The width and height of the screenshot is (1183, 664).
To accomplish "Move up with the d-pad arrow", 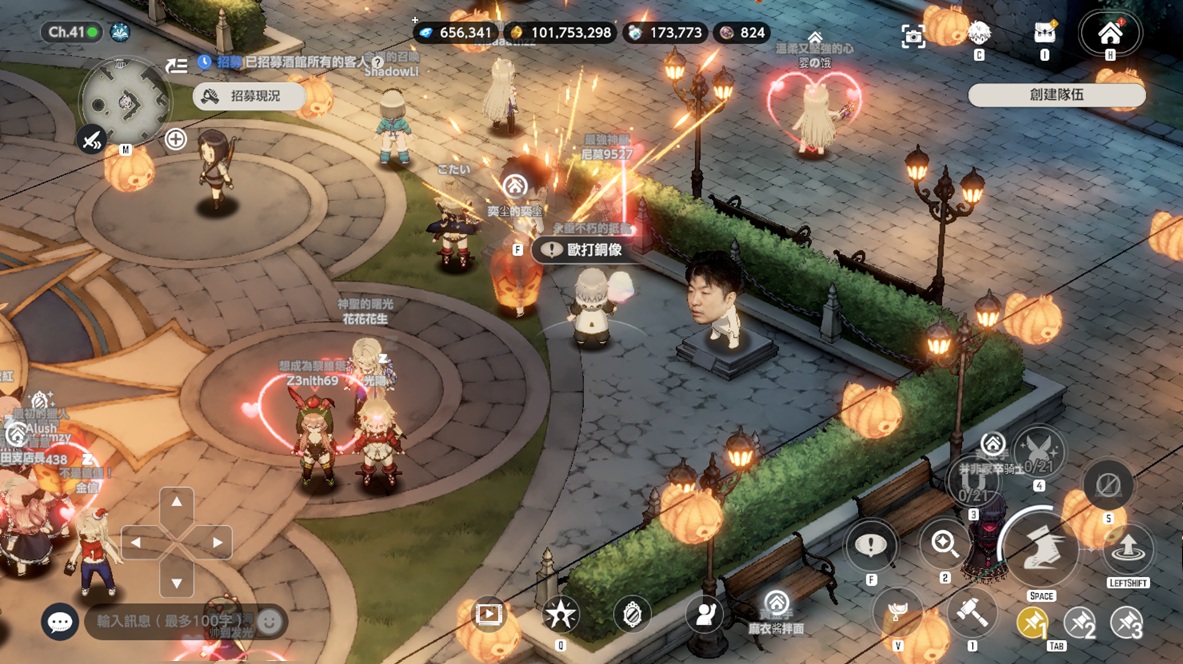I will (177, 503).
